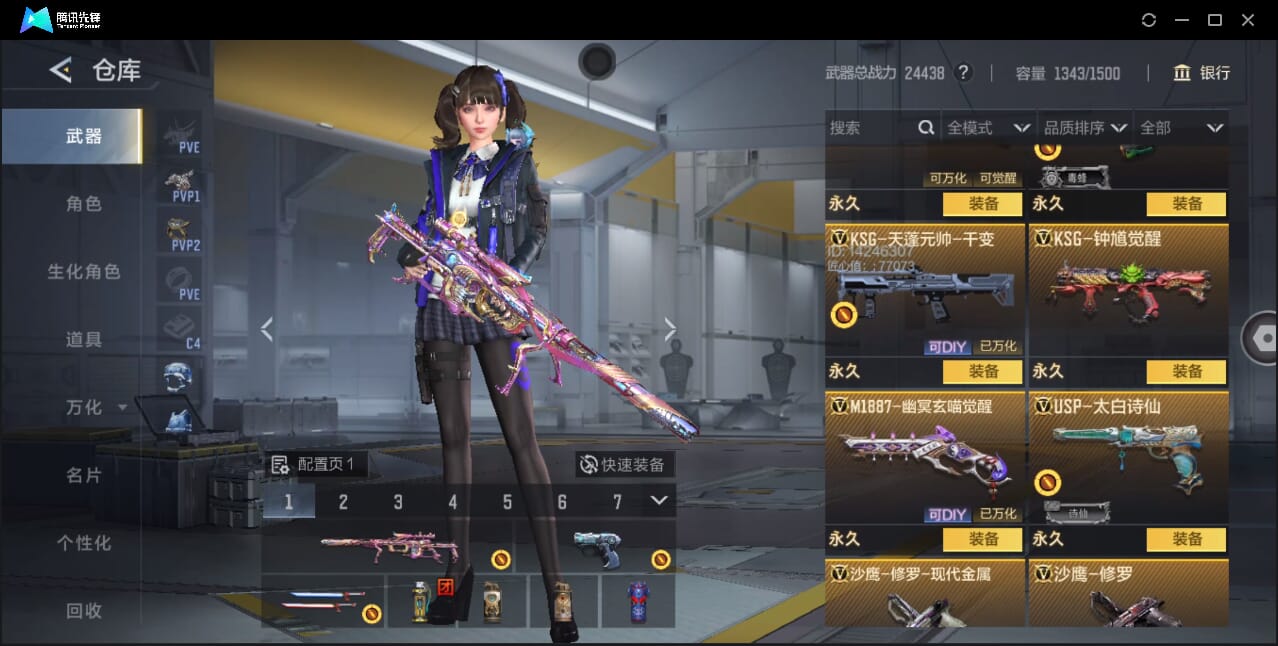Open the 回收 recycle tab
The image size is (1278, 646).
point(84,610)
